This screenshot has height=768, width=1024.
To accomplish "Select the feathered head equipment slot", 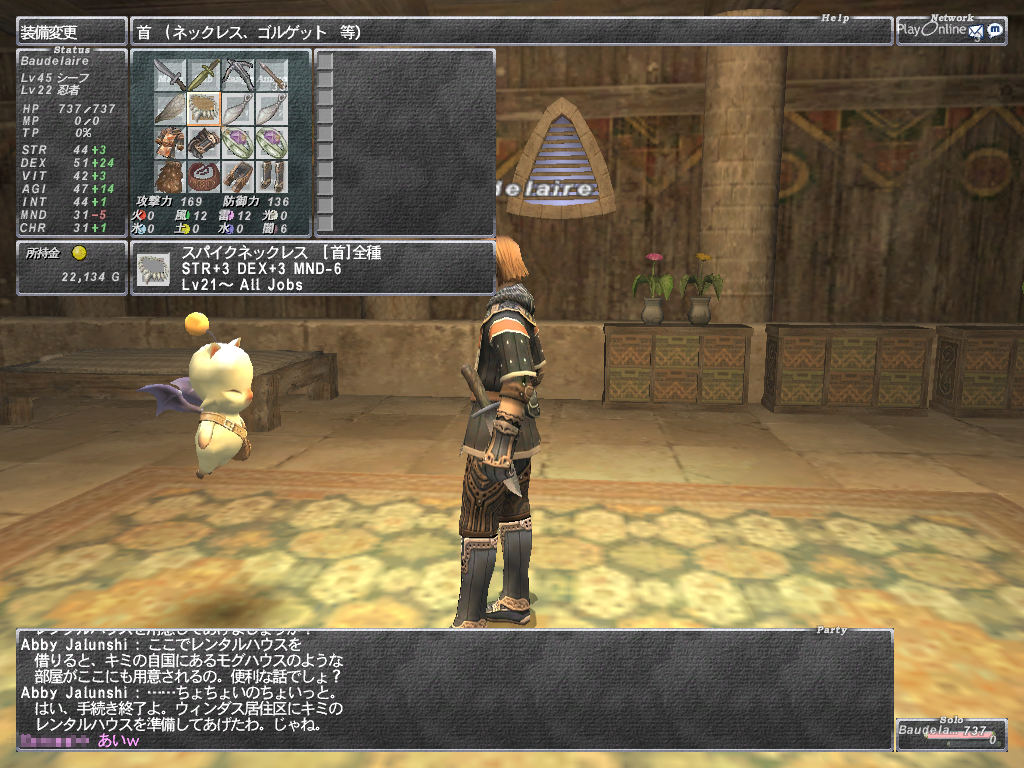I will click(x=170, y=108).
